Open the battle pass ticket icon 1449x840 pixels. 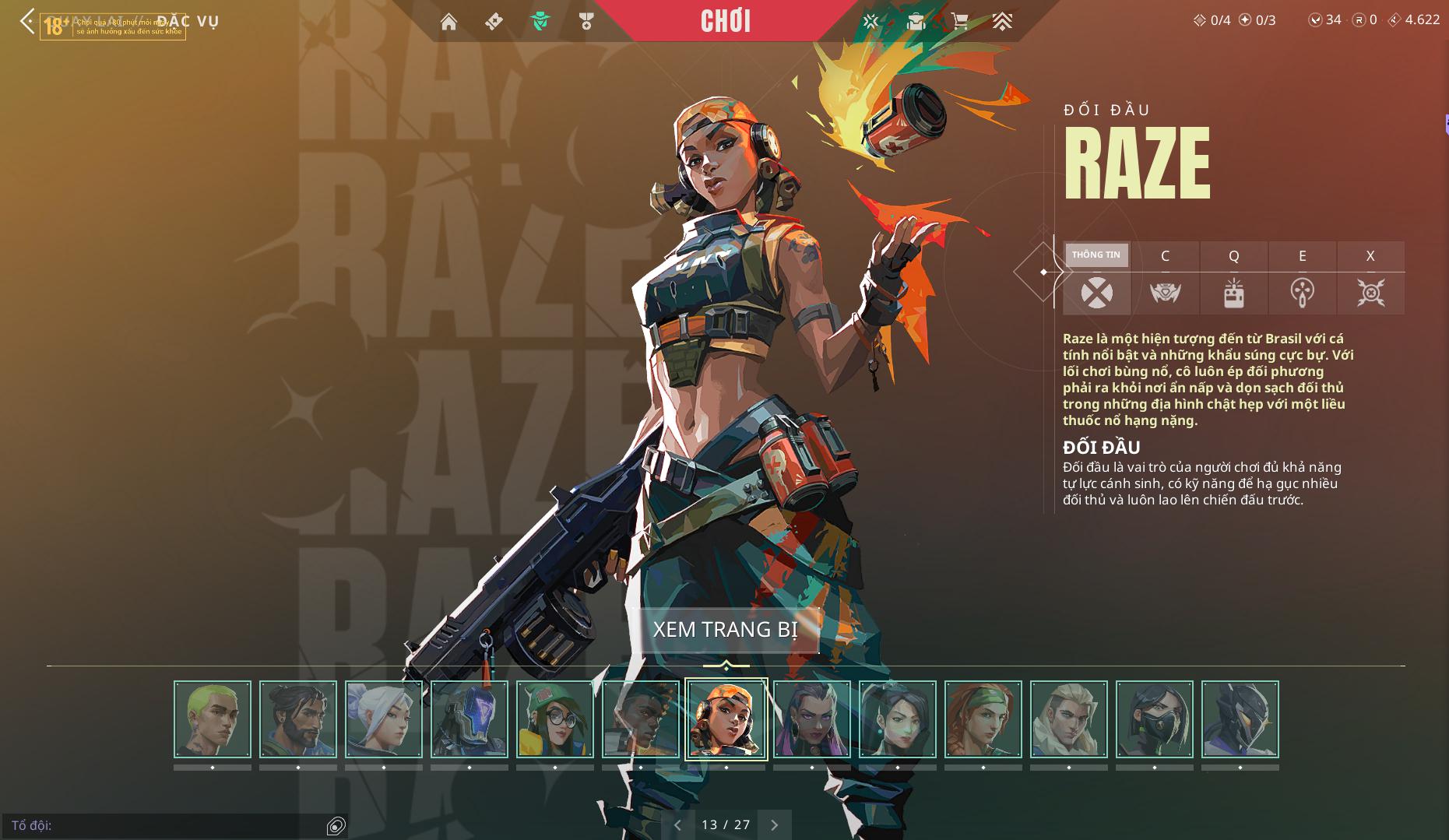(494, 22)
